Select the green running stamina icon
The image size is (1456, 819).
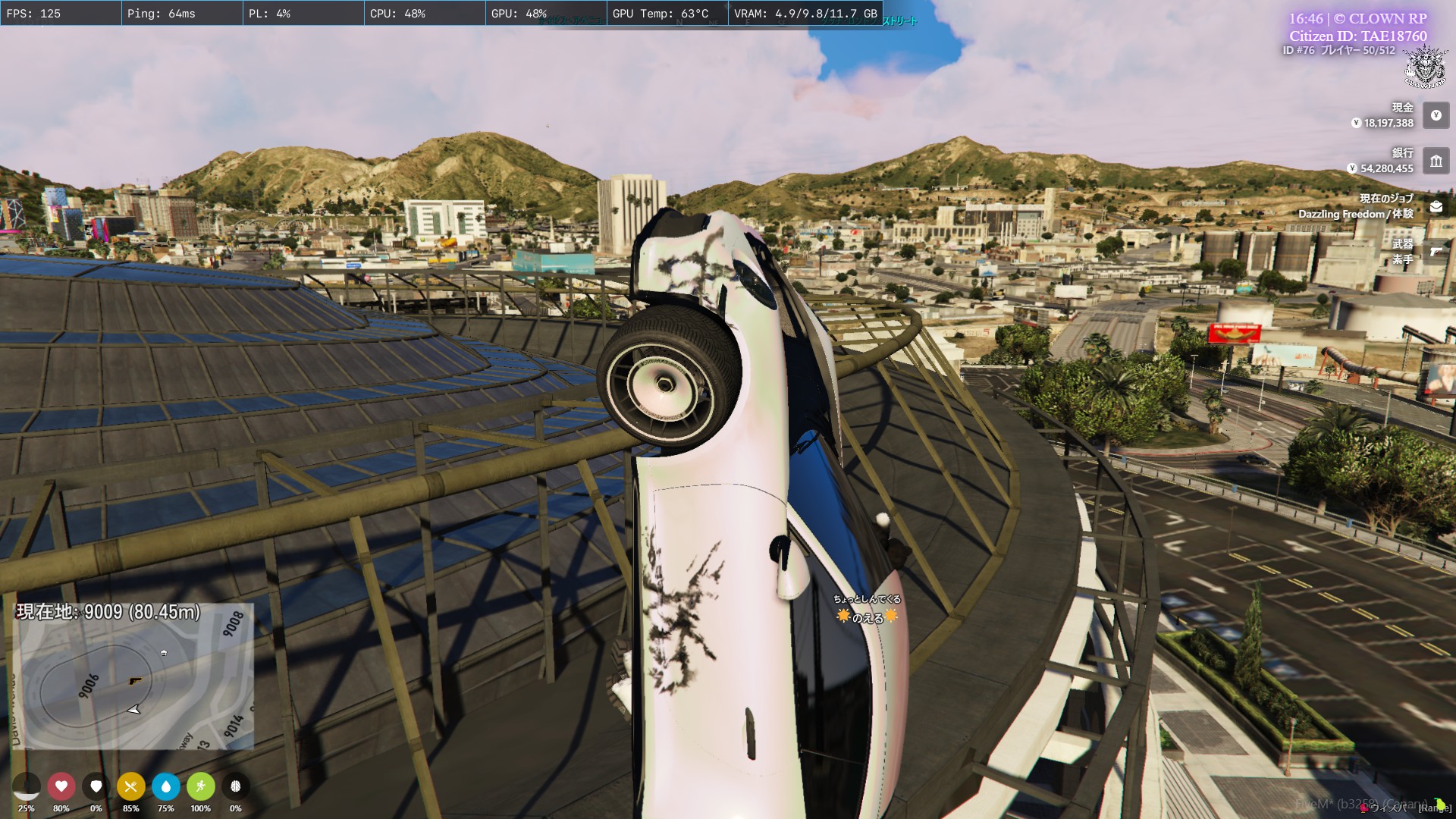click(x=200, y=786)
